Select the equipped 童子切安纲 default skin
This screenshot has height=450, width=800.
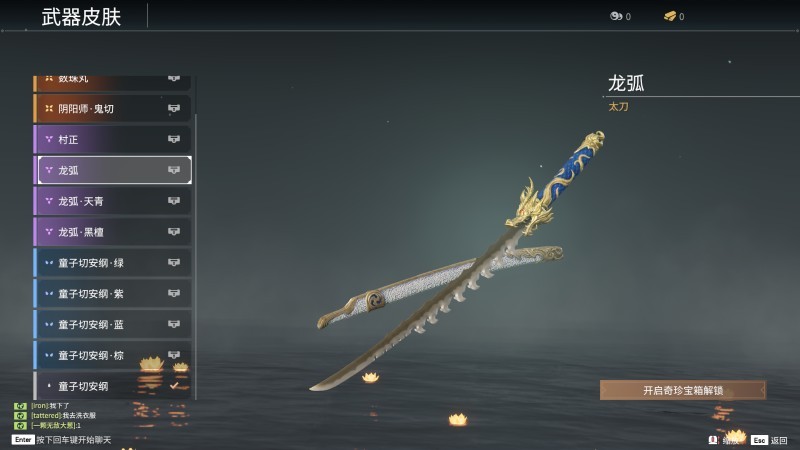[112, 385]
